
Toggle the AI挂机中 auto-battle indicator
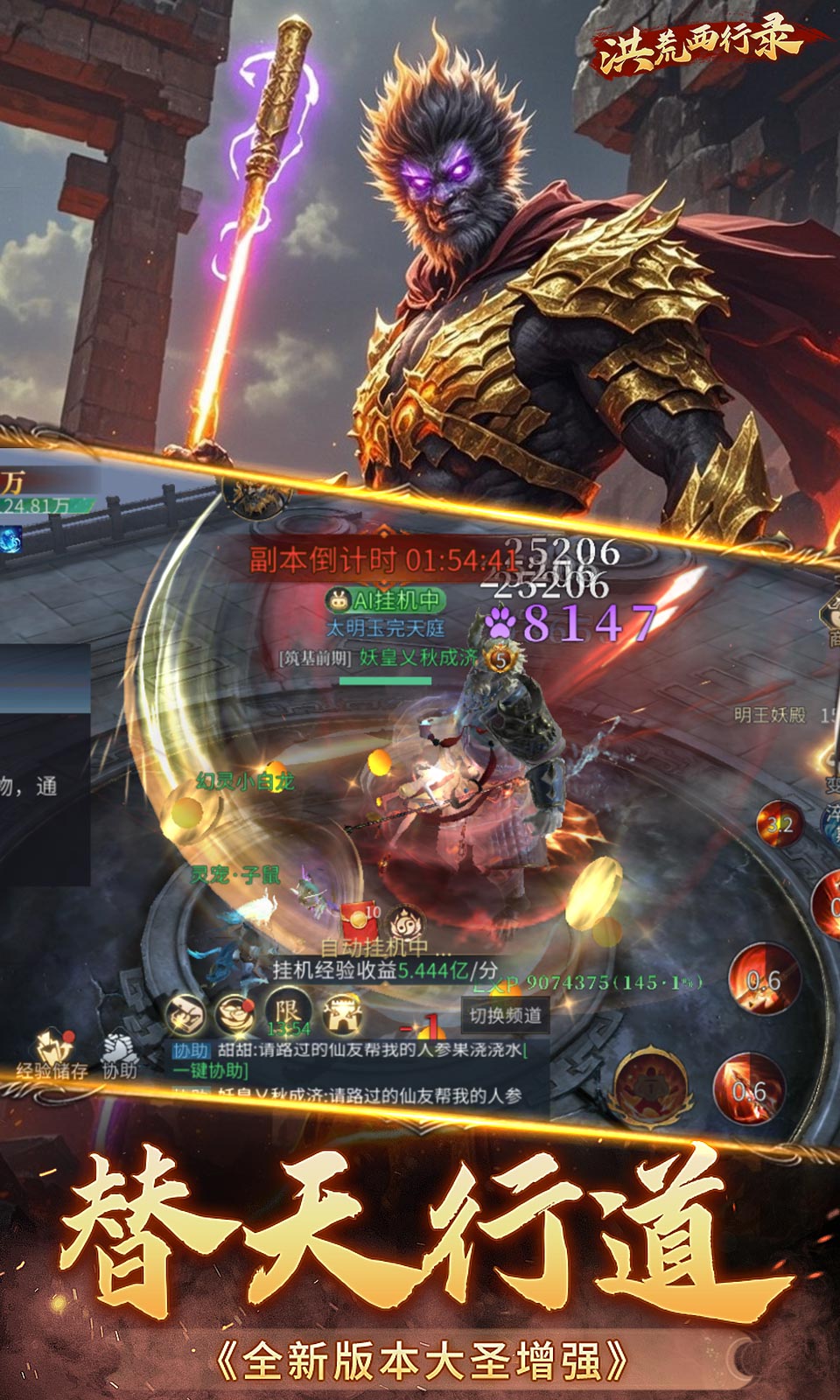[385, 600]
